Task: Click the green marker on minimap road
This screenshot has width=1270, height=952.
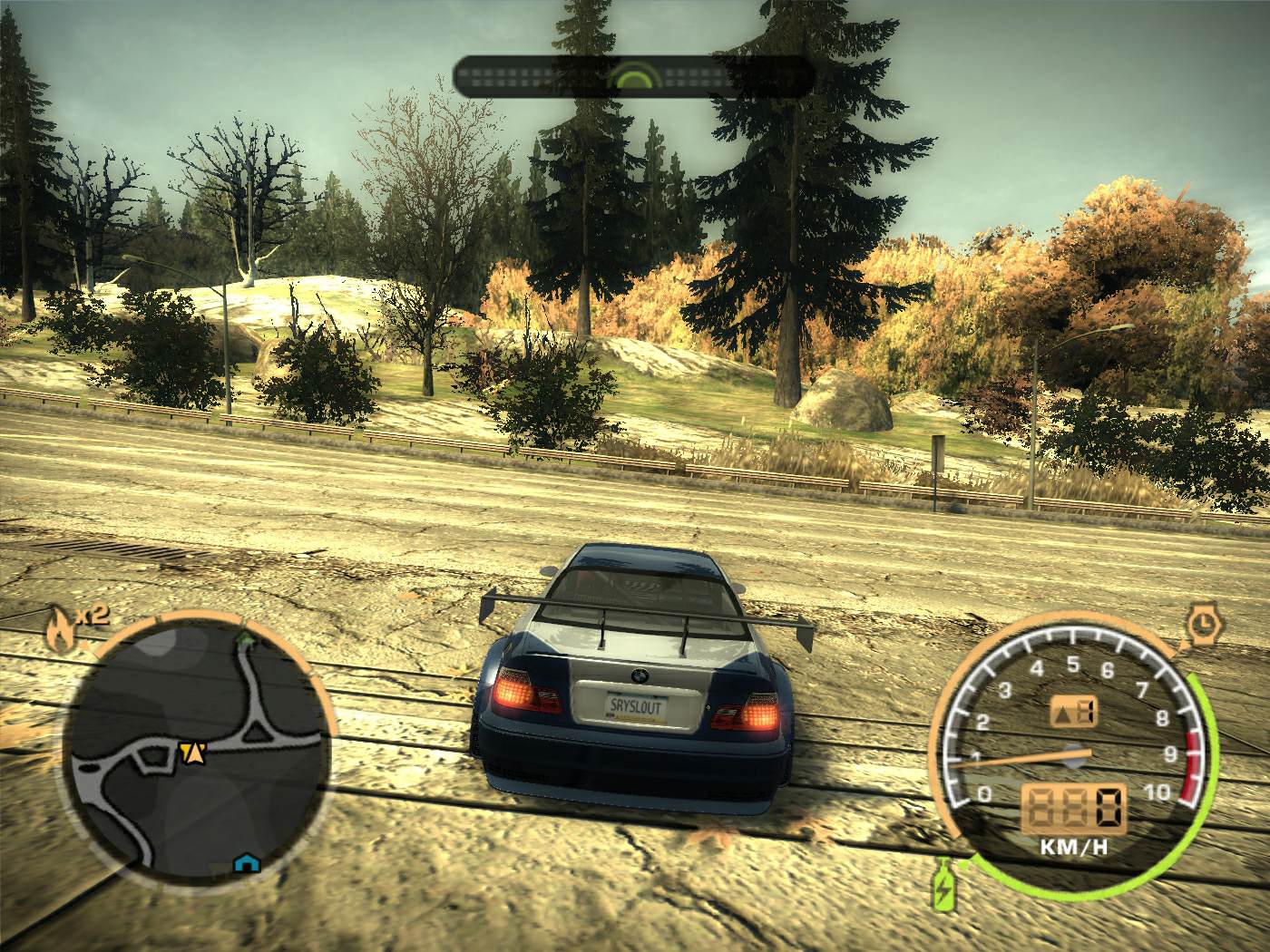Action: [x=243, y=640]
